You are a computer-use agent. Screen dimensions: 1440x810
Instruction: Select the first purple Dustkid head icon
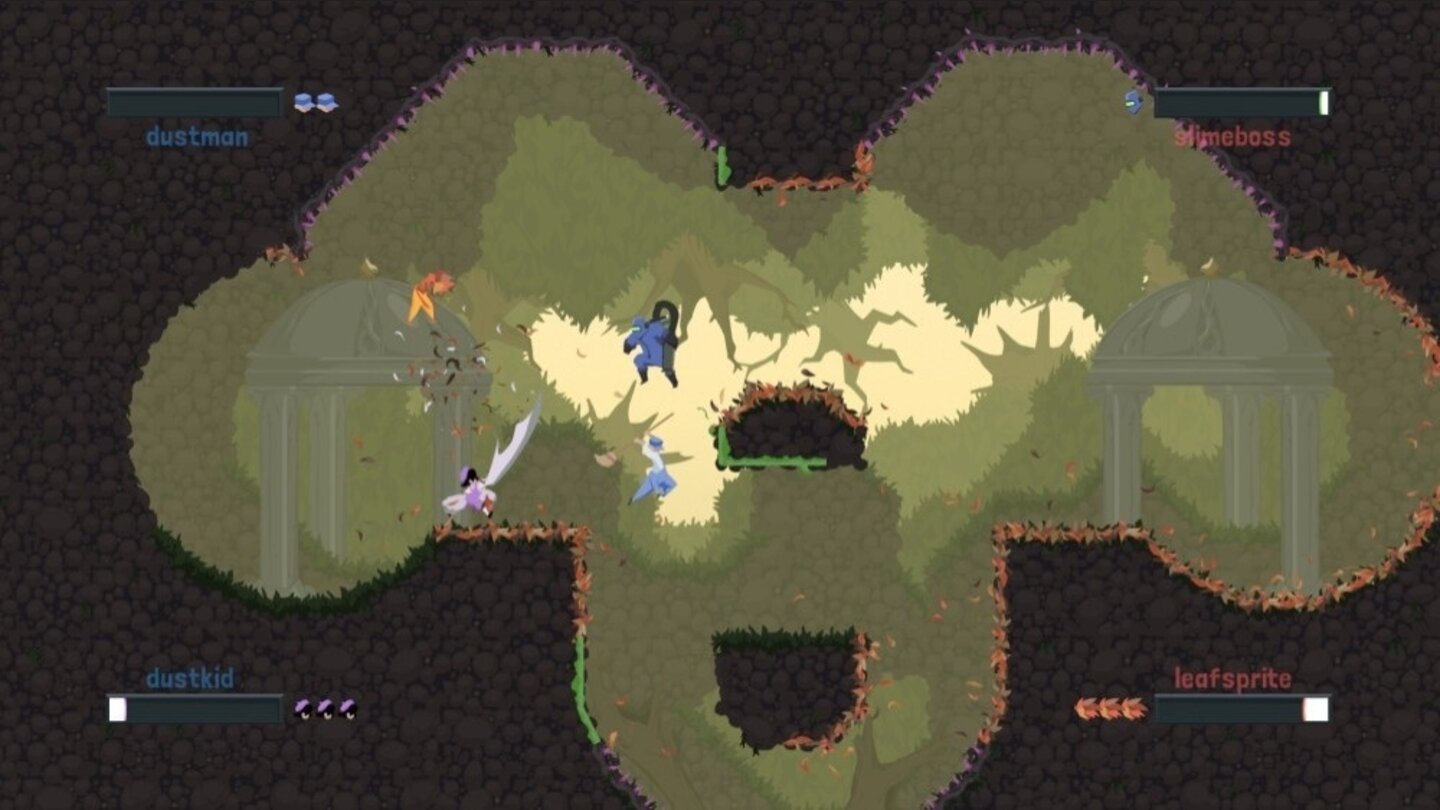click(301, 708)
